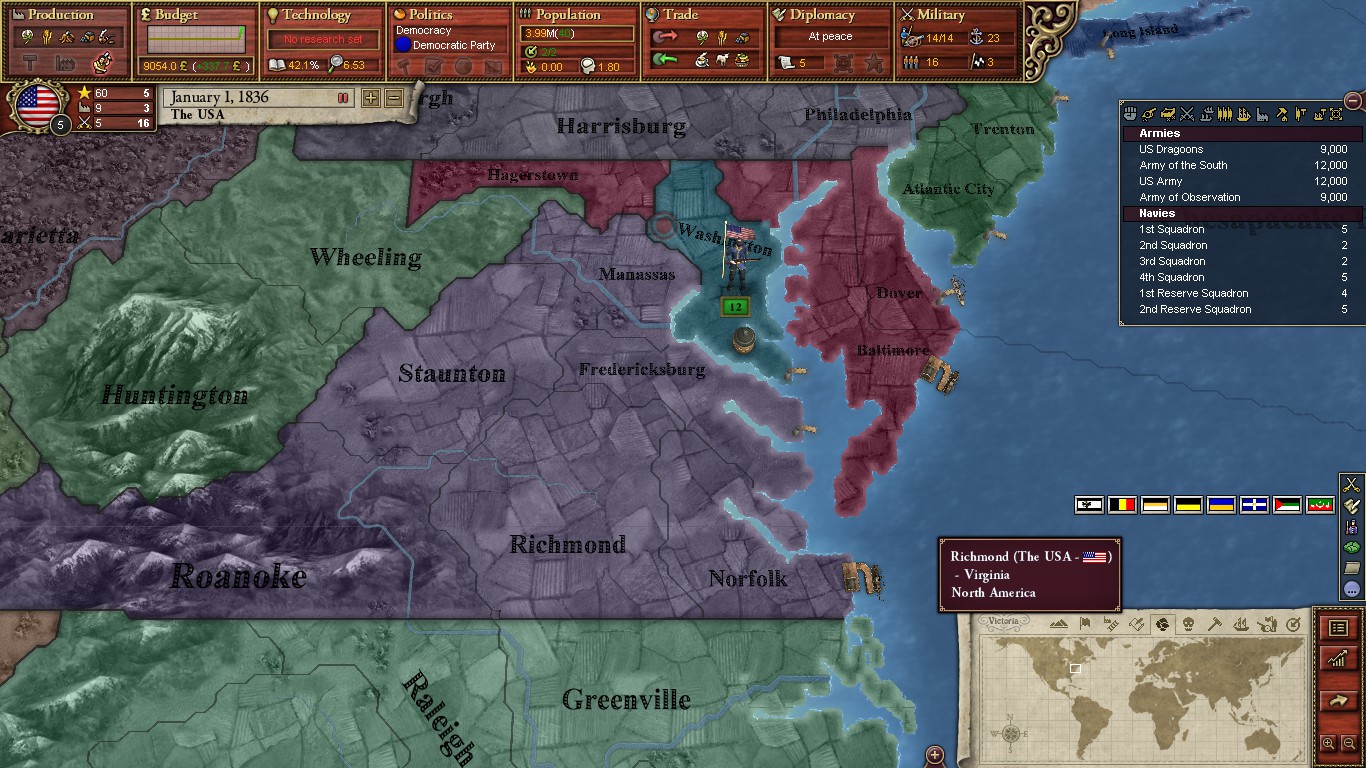The image size is (1366, 768).
Task: Click the crossed swords filter in the outliner
Action: (1188, 114)
